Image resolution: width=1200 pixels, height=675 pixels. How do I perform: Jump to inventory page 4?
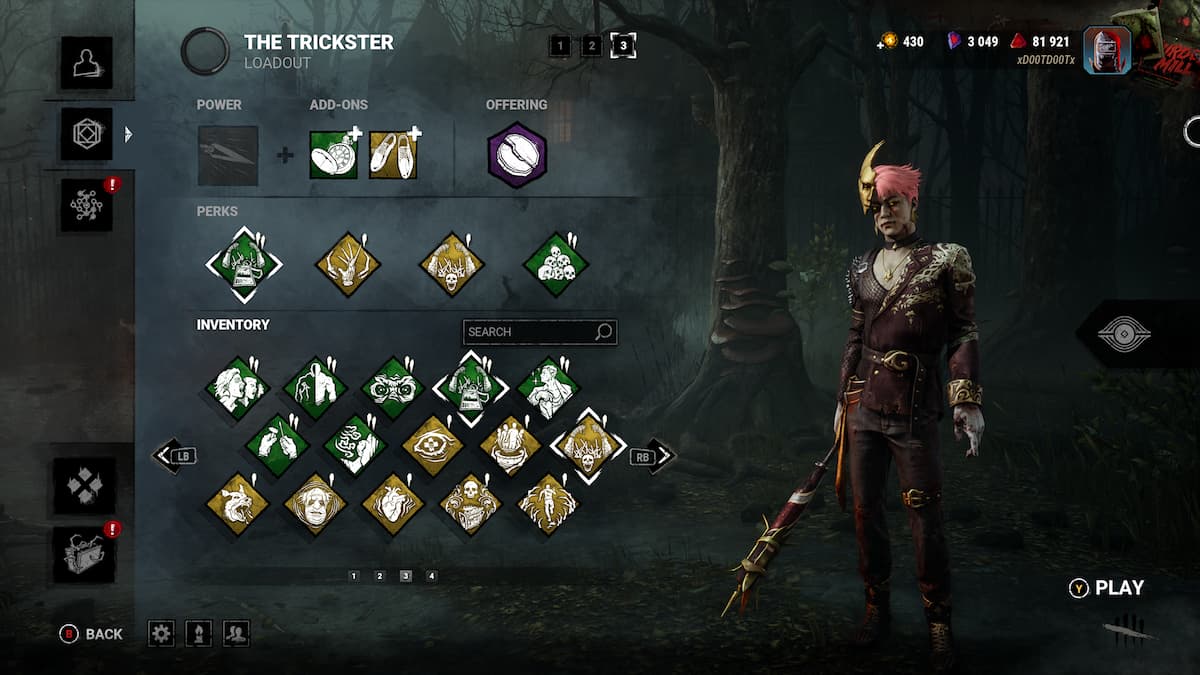pos(431,576)
